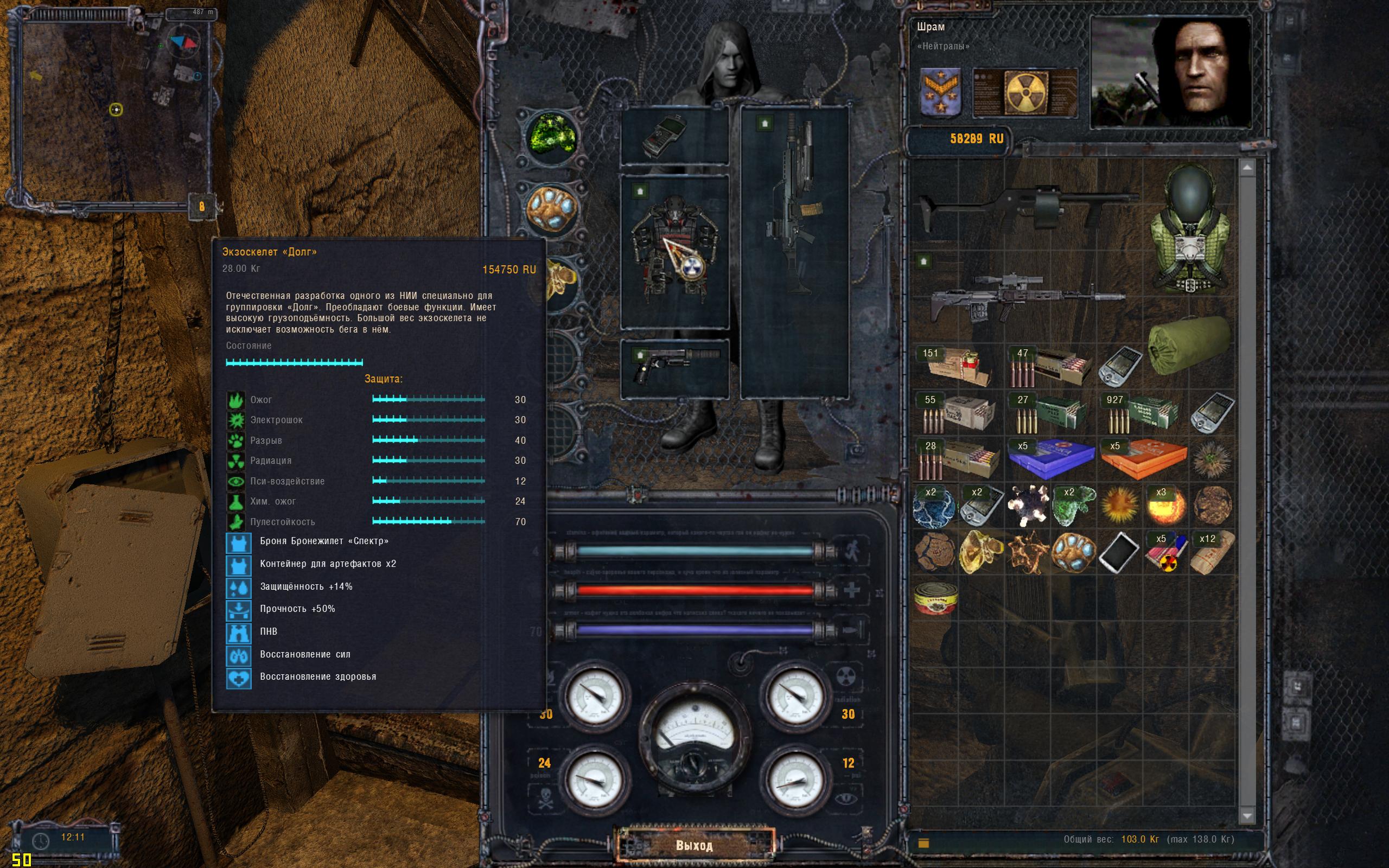Select the scoped rifle in the backpack
This screenshot has height=868, width=1389.
1028,296
